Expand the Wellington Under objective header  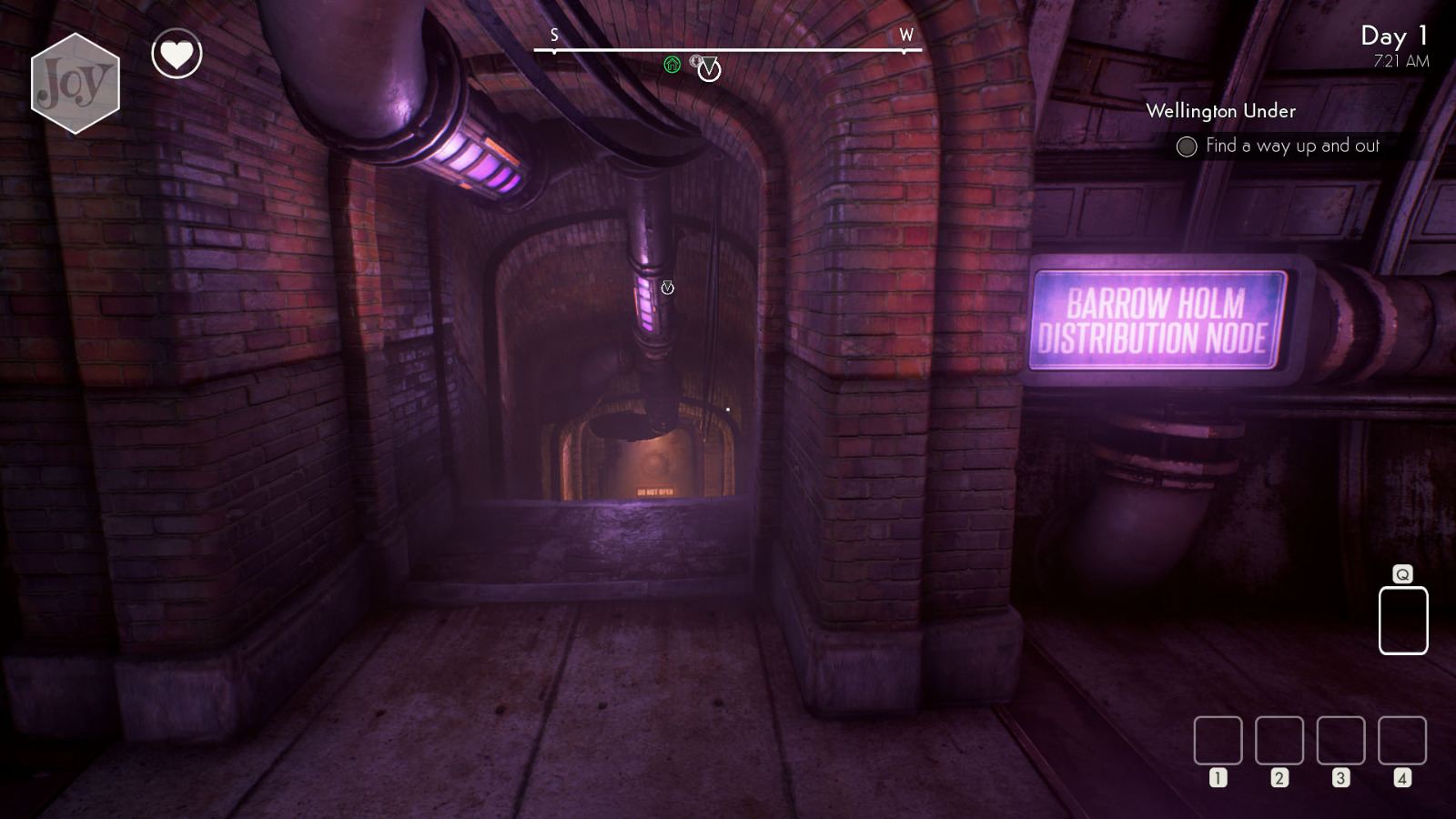(1223, 111)
